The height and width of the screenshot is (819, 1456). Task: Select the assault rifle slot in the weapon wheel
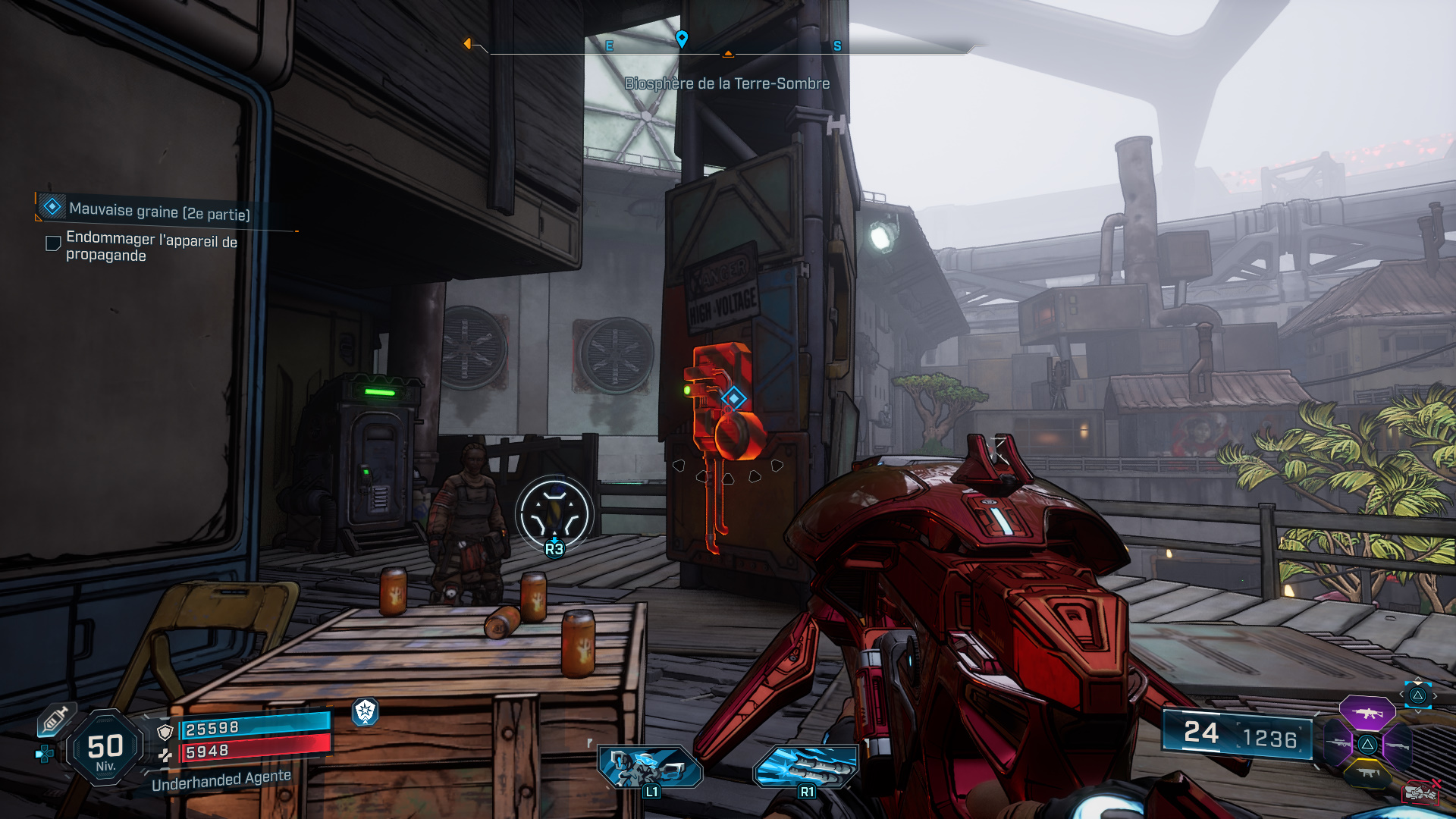[x=1367, y=713]
